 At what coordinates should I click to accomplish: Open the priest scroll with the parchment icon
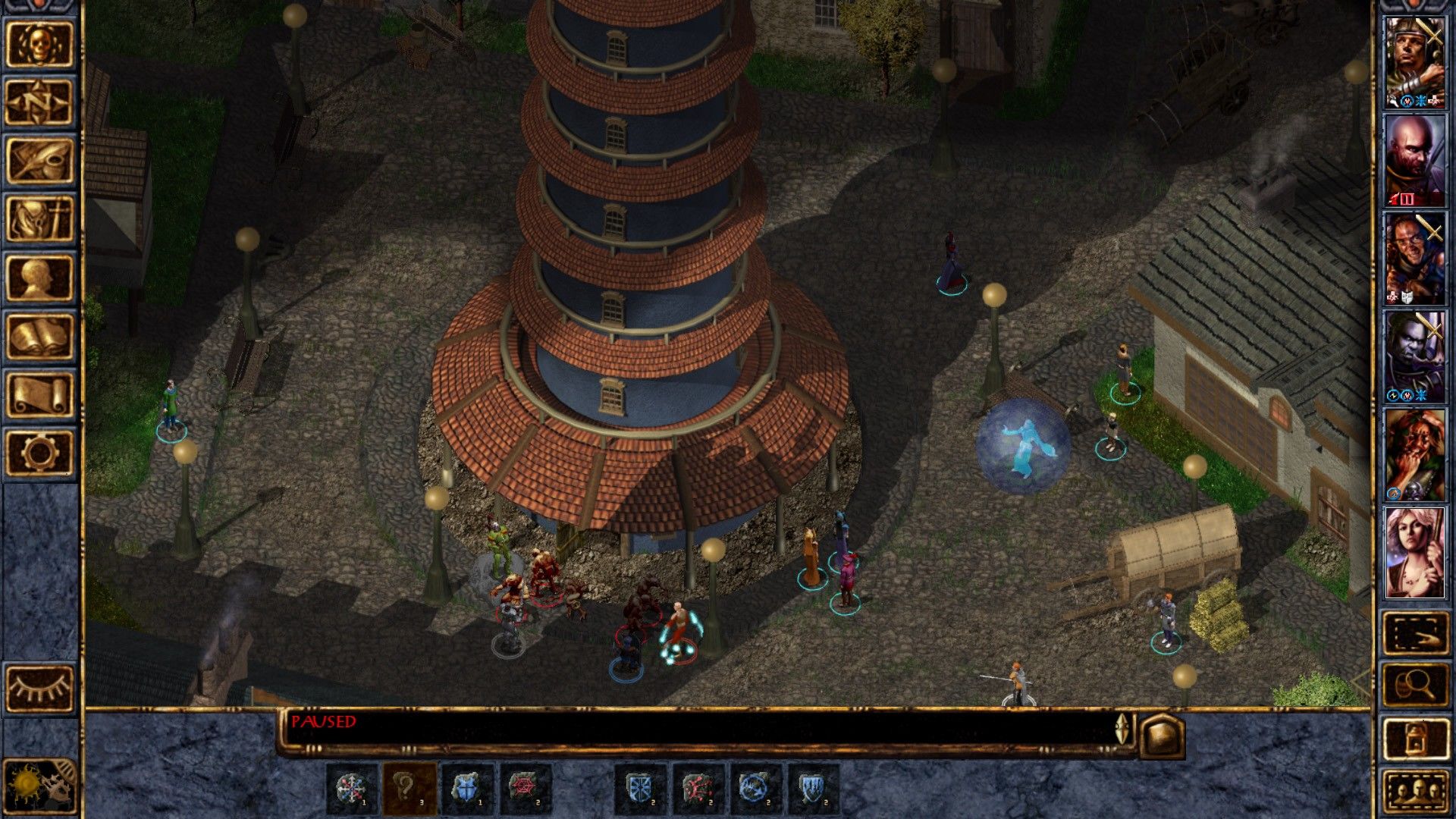pos(39,395)
